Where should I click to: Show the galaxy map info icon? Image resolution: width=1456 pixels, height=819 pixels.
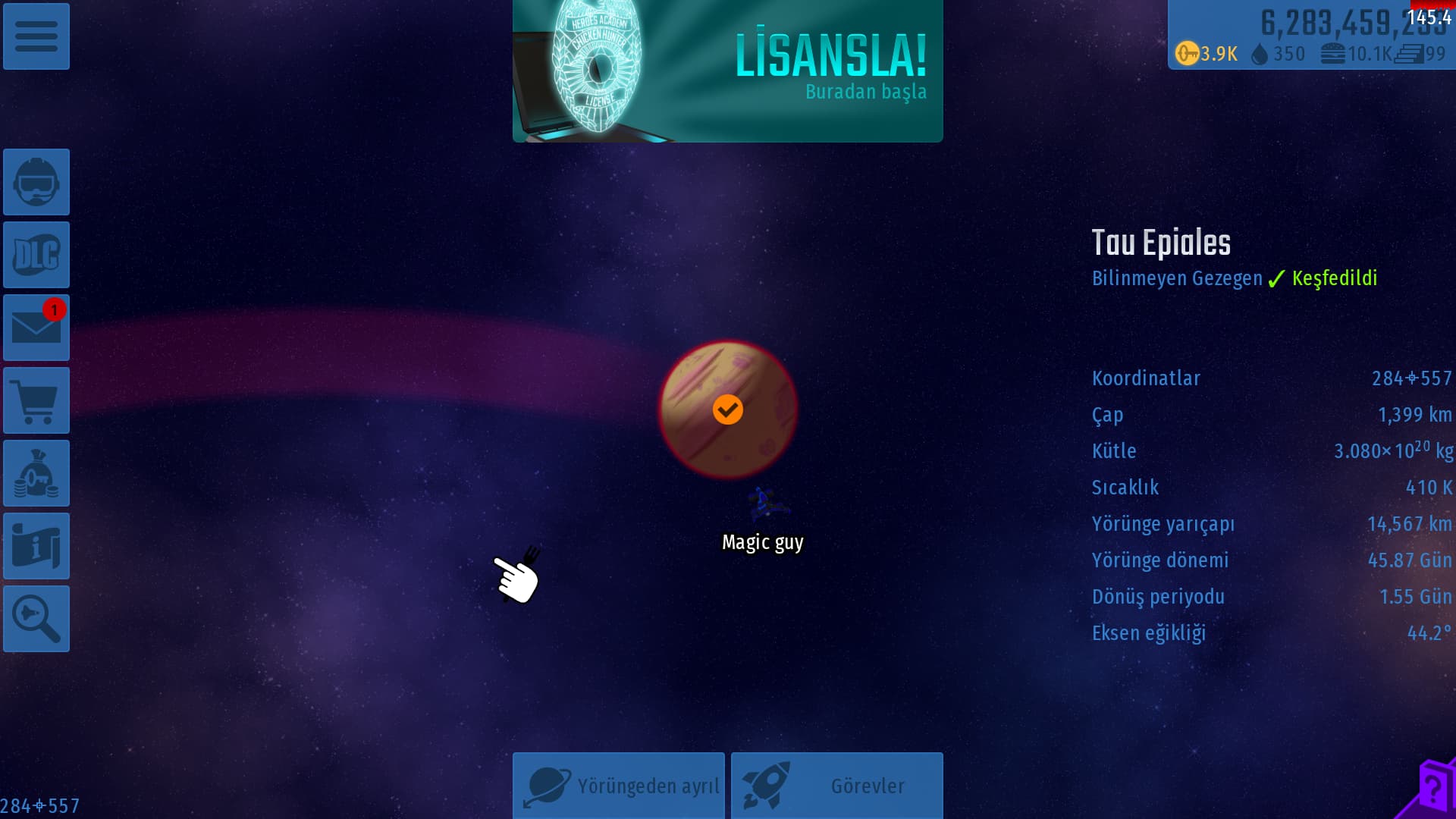36,546
